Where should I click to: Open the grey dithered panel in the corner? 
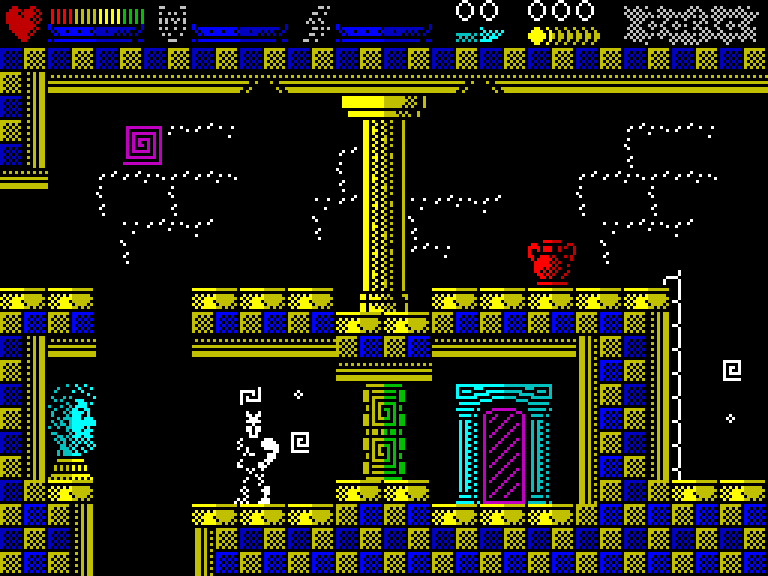point(691,24)
